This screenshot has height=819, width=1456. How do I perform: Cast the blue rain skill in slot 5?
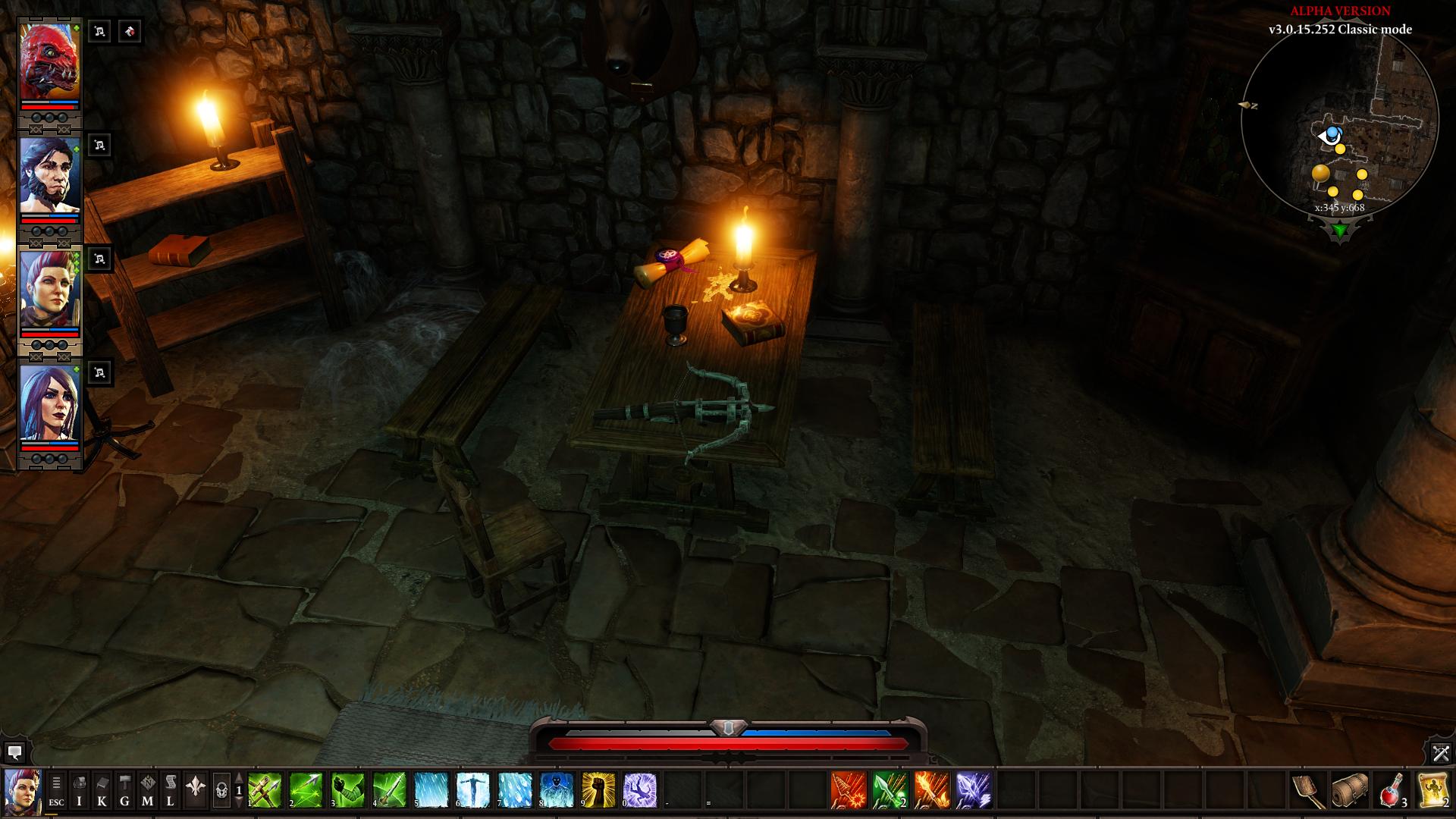pos(431,791)
